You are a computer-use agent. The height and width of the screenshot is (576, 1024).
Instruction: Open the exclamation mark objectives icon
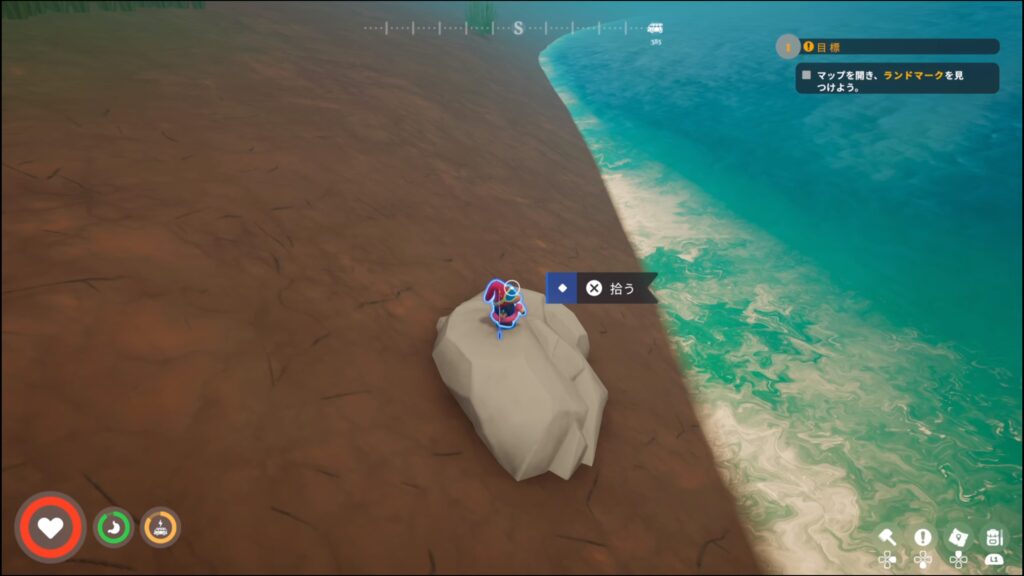(x=922, y=537)
